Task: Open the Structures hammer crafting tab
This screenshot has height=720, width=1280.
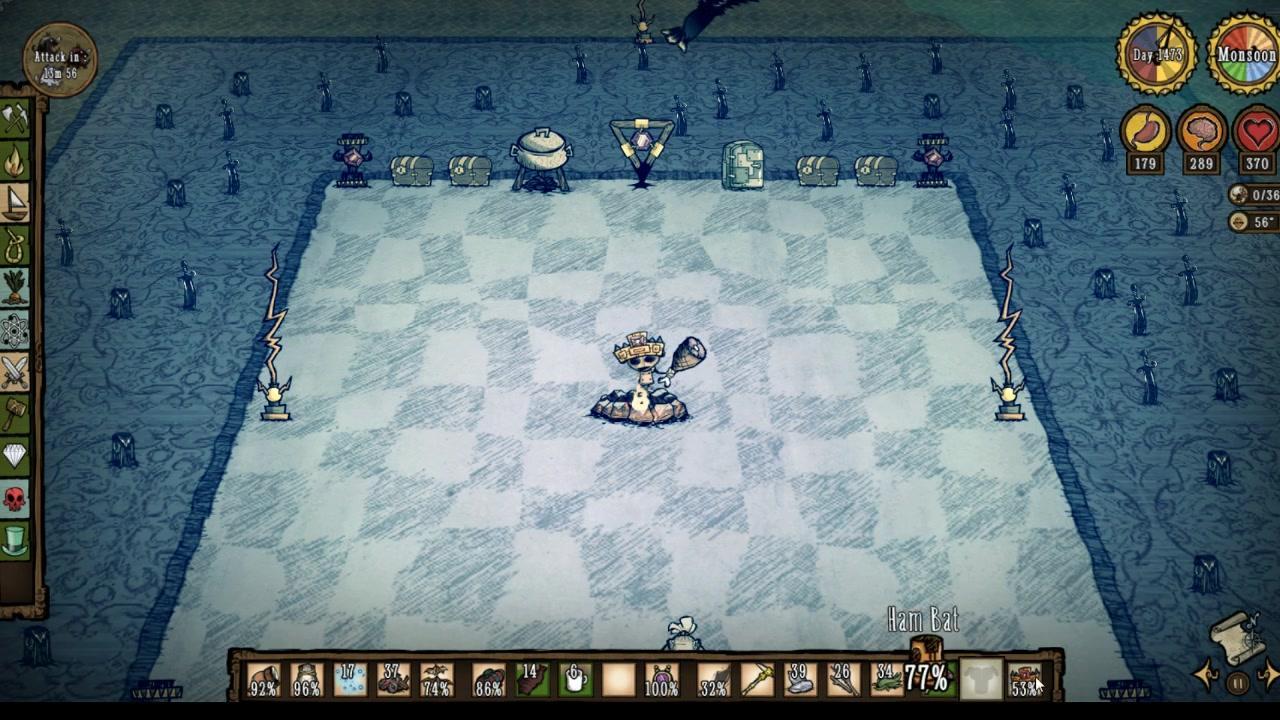Action: coord(15,414)
